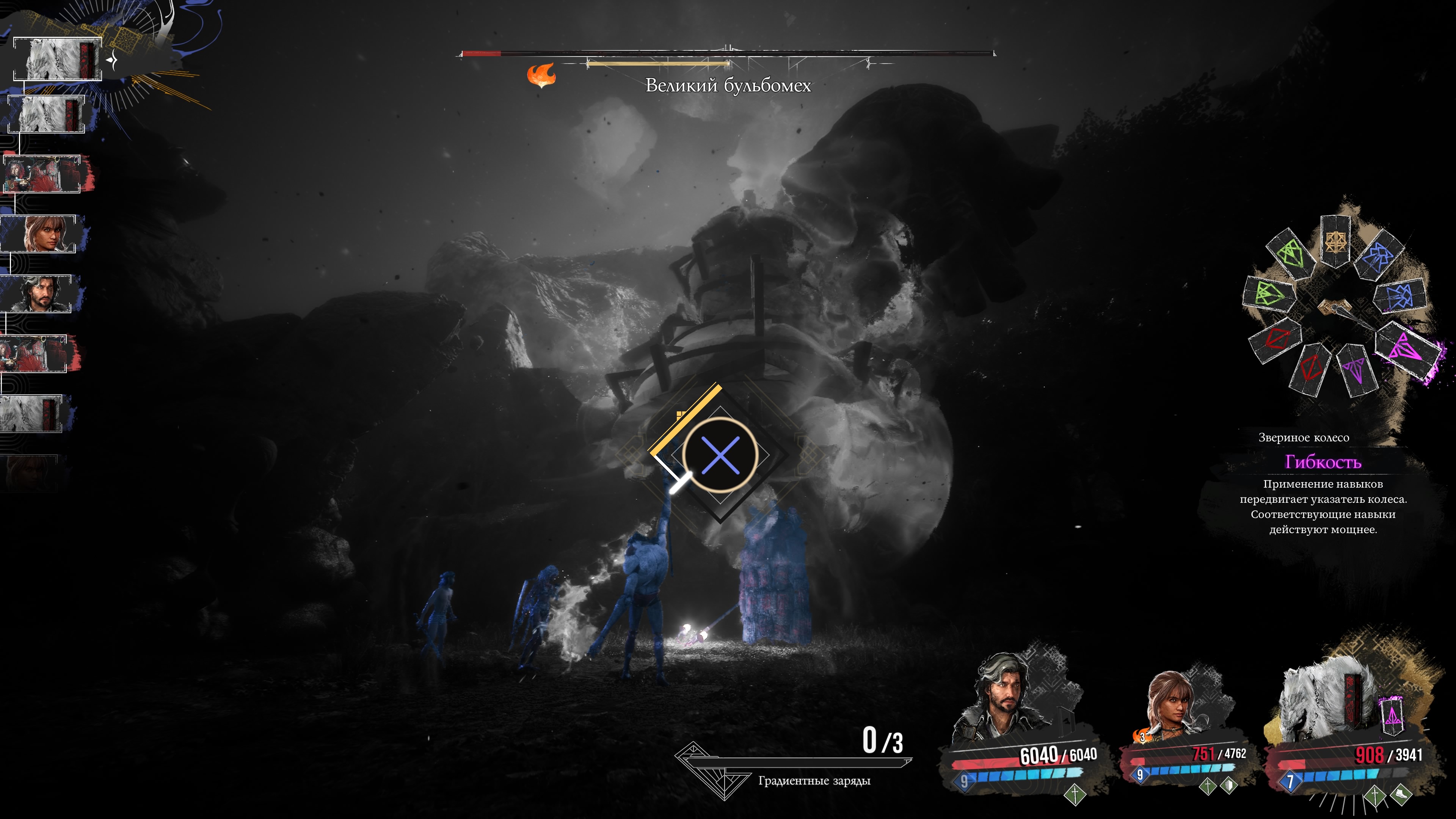Click the burn stack icon on the woman's portrait
Image resolution: width=1456 pixels, height=819 pixels.
1141,736
